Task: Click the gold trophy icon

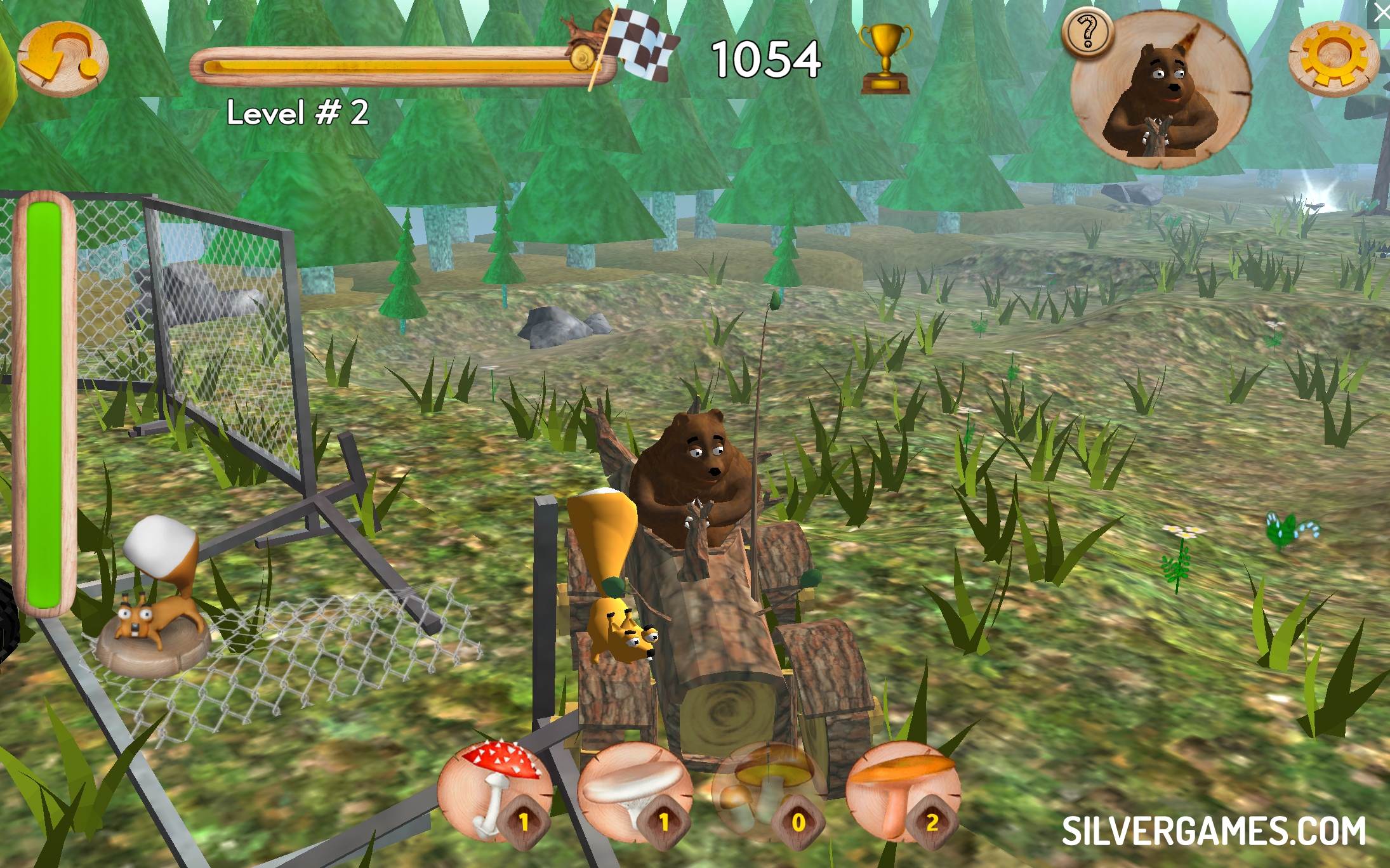Action: (x=885, y=58)
